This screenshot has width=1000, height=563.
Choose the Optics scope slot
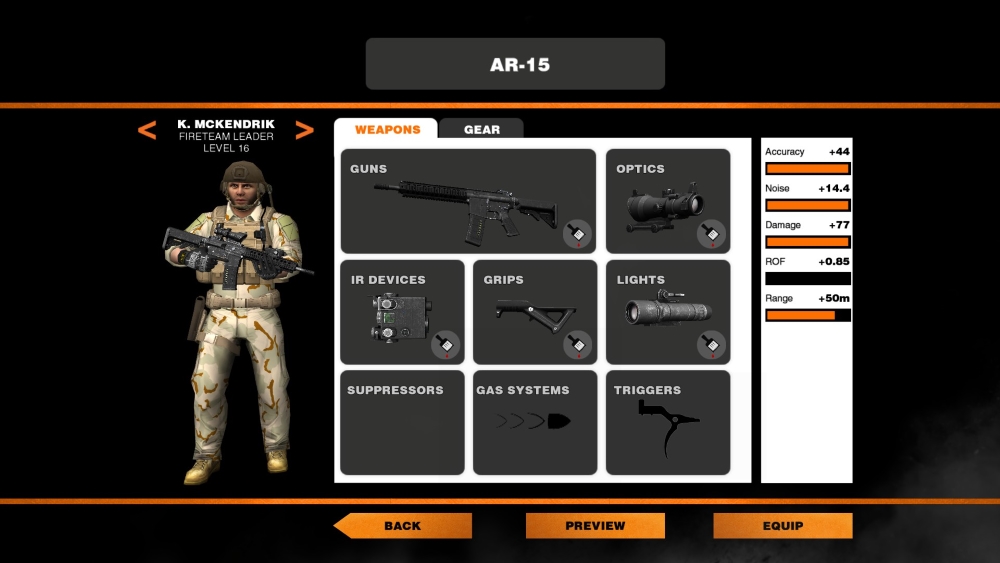tap(668, 201)
